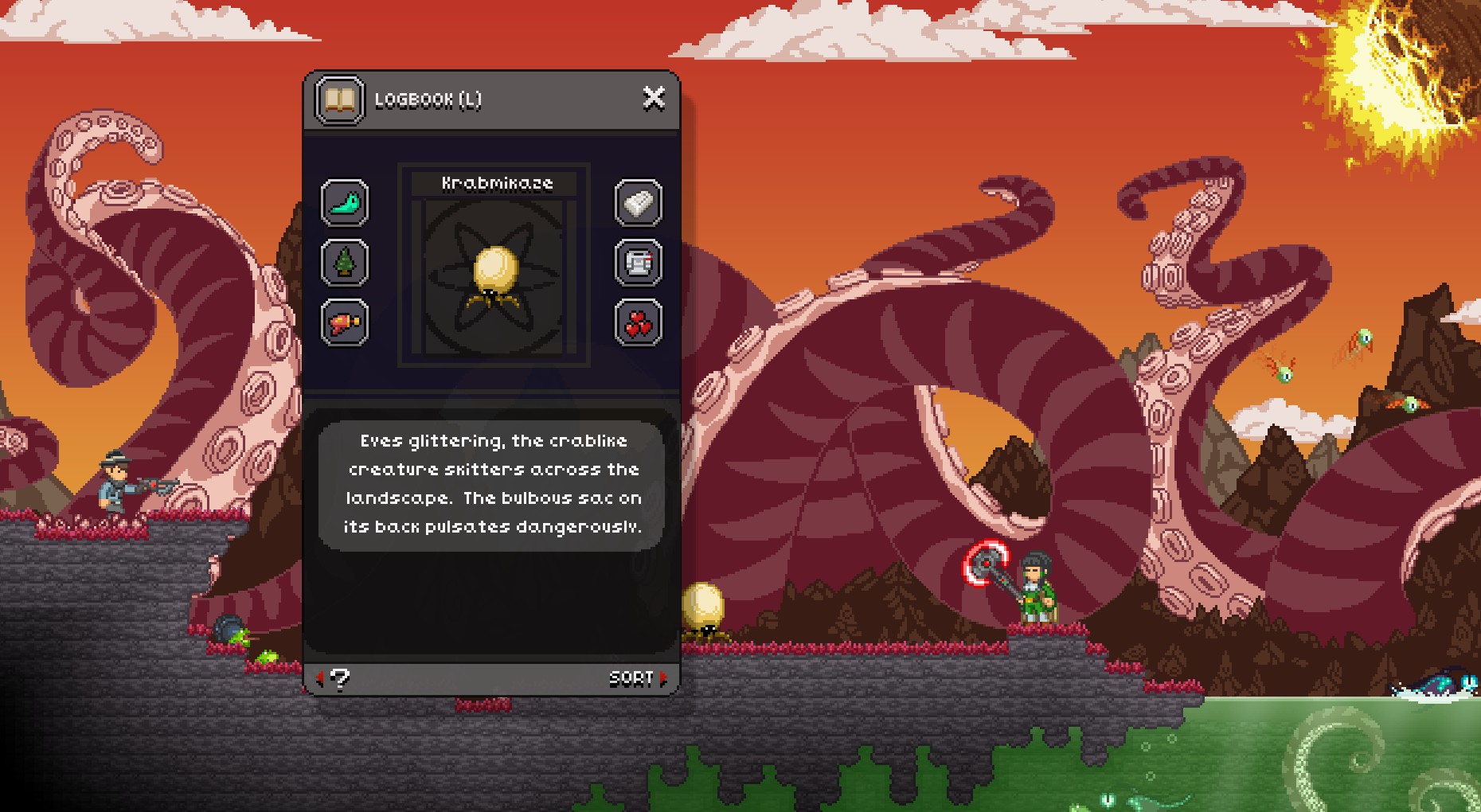Click the open book icon in the header
This screenshot has height=812, width=1481.
(x=338, y=100)
